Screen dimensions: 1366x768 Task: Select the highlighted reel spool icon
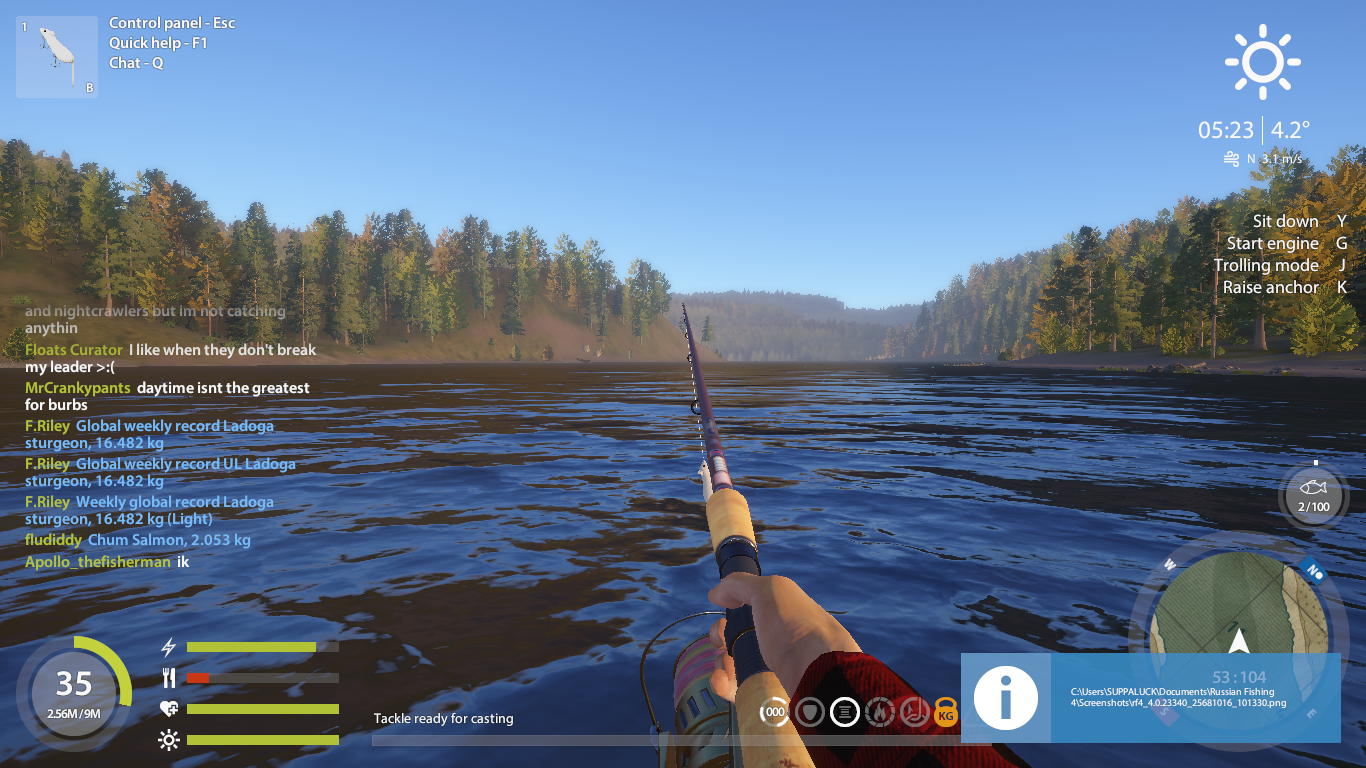coord(845,713)
